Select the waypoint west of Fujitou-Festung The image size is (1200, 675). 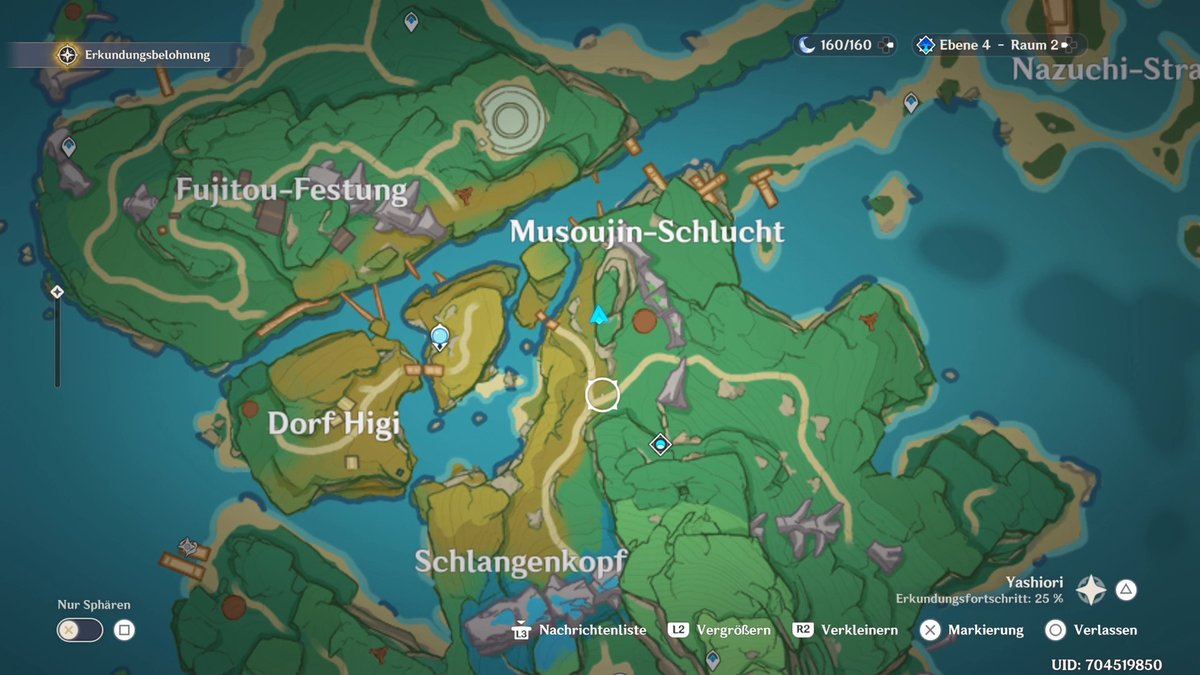point(68,148)
